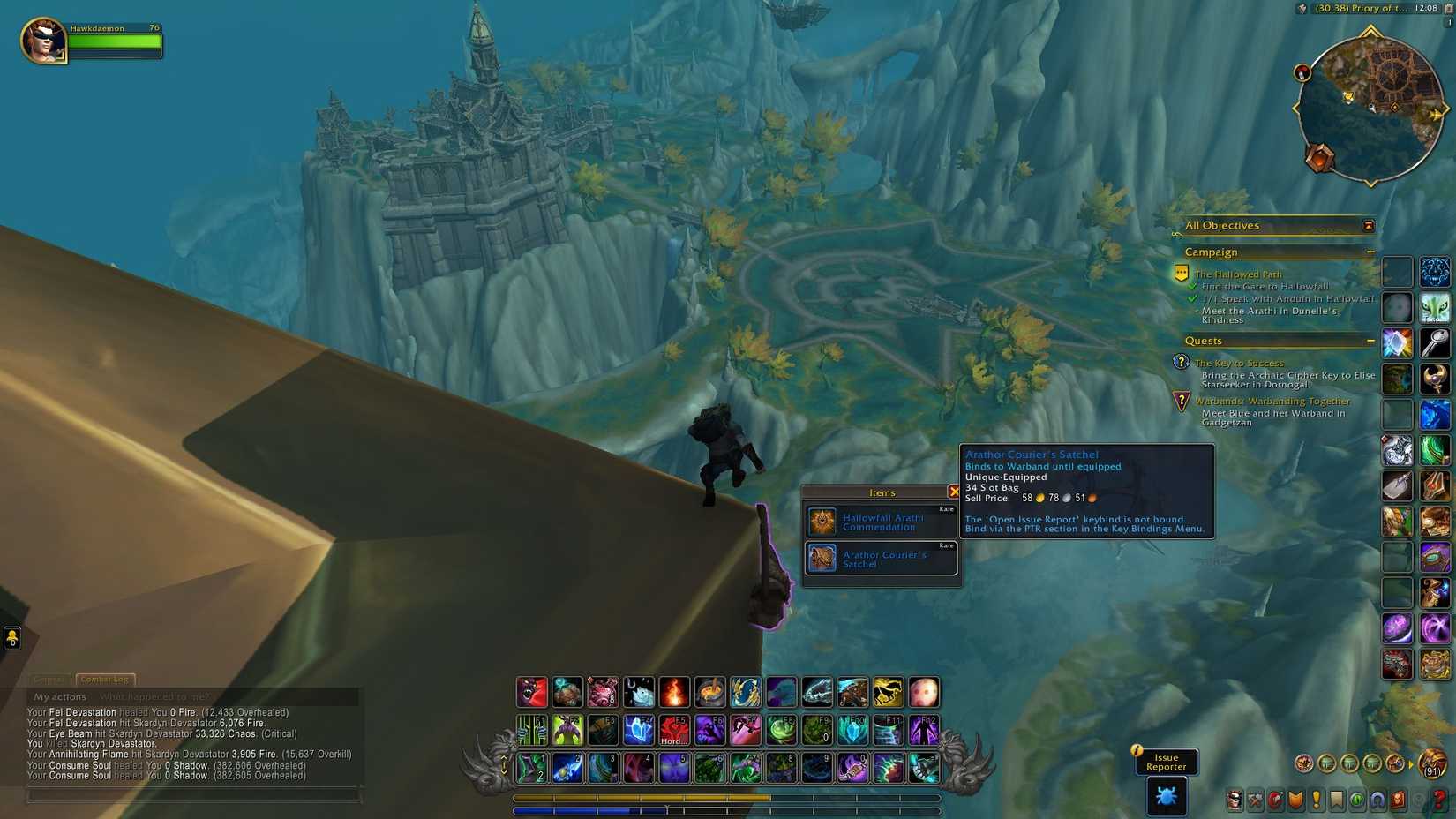Open the Character Info micro menu panel
The height and width of the screenshot is (819, 1456).
click(1235, 797)
